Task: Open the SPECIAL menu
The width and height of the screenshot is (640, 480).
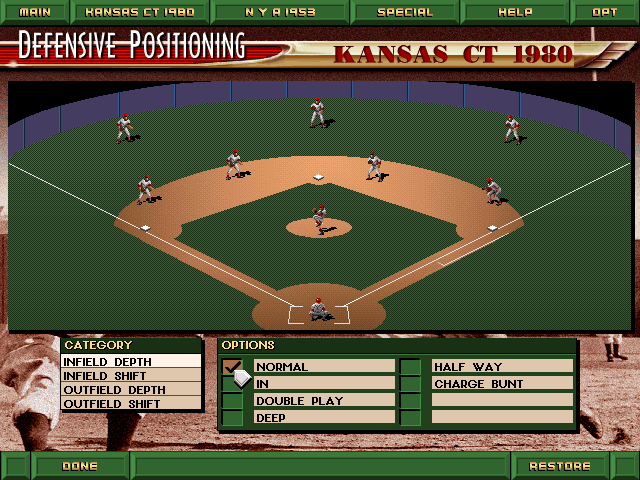Action: point(405,12)
